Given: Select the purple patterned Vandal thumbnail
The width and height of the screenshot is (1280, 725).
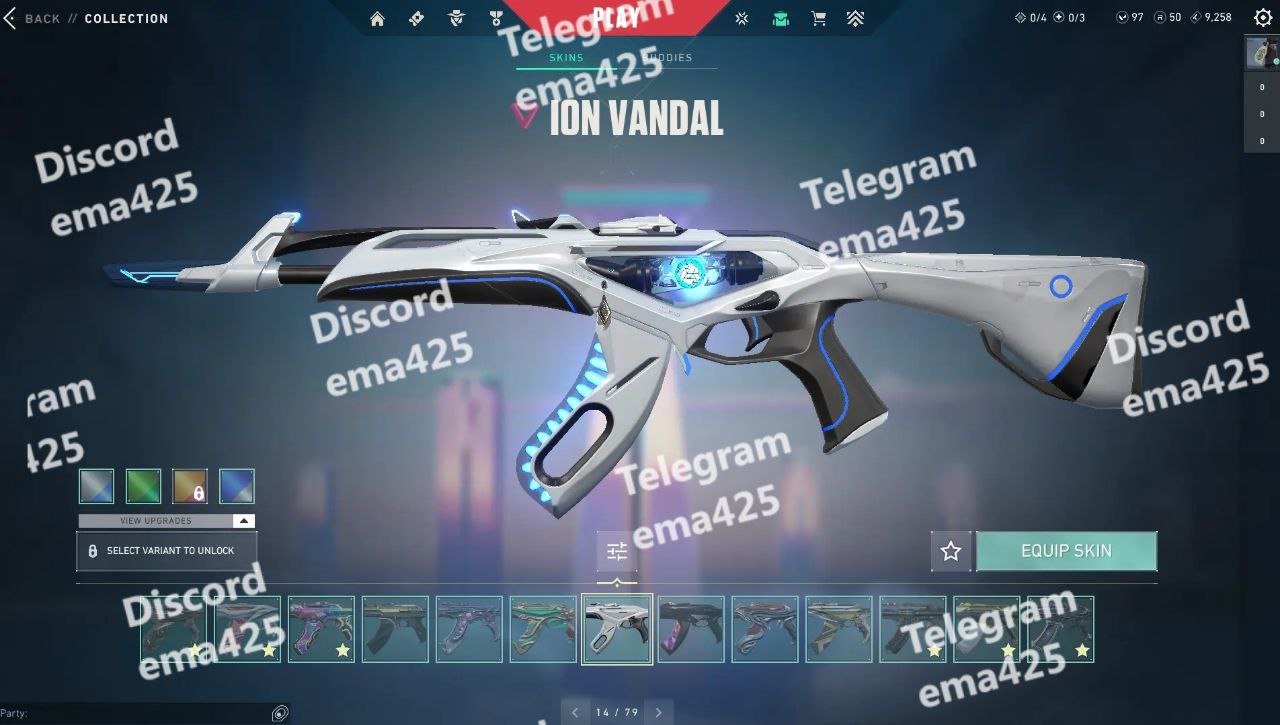Looking at the screenshot, I should pos(321,629).
